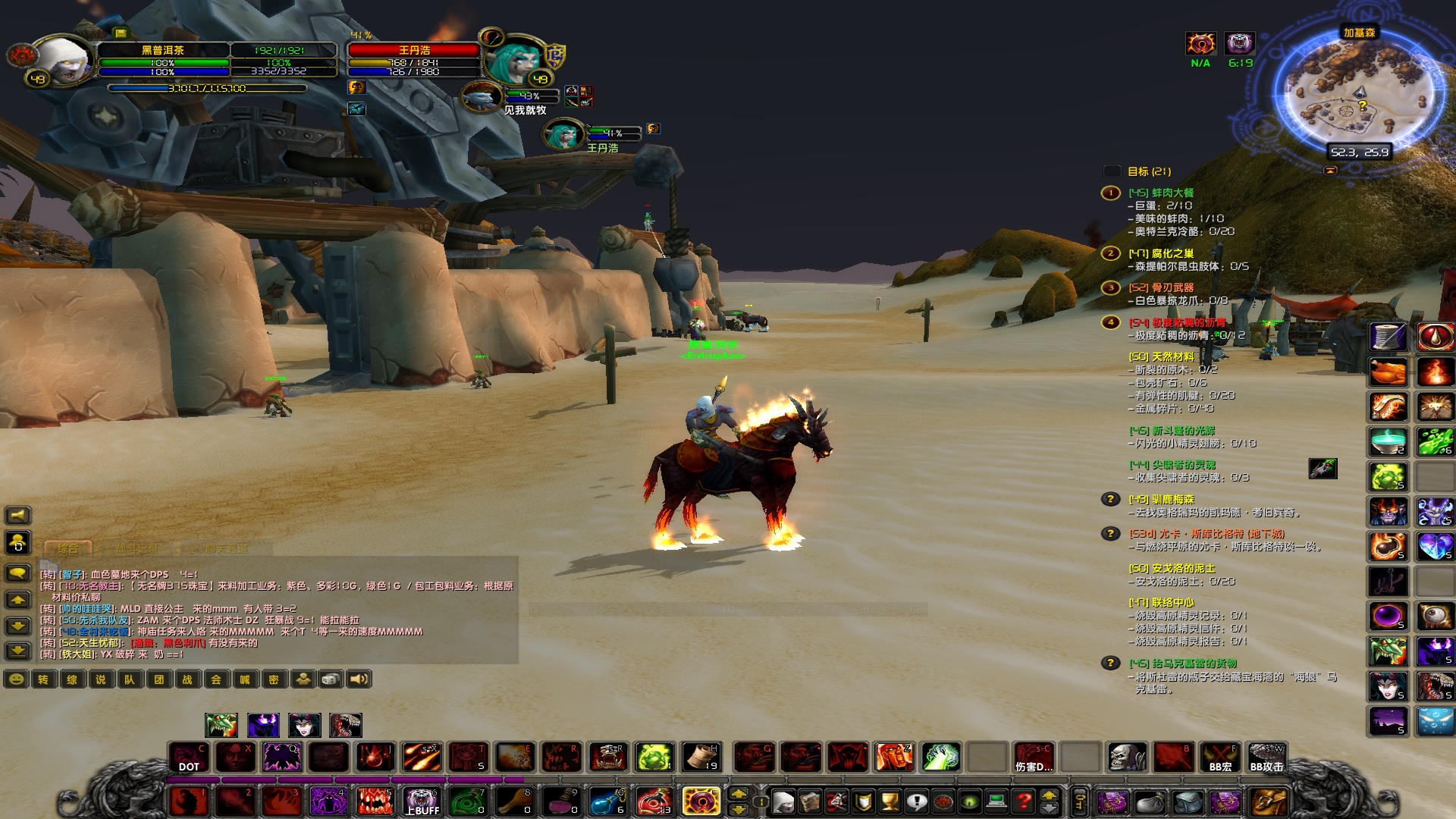Cast the meteor fire rain spell

click(422, 757)
